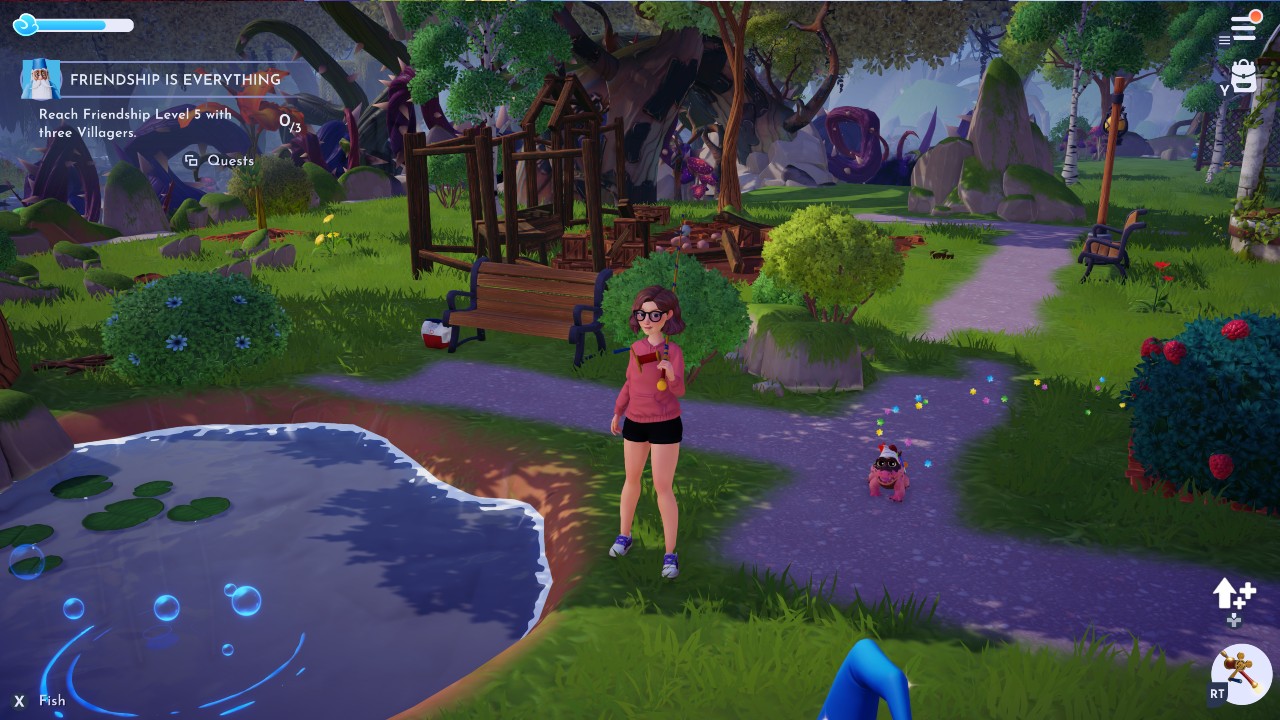
Task: Click the pink critter on the path
Action: click(888, 470)
